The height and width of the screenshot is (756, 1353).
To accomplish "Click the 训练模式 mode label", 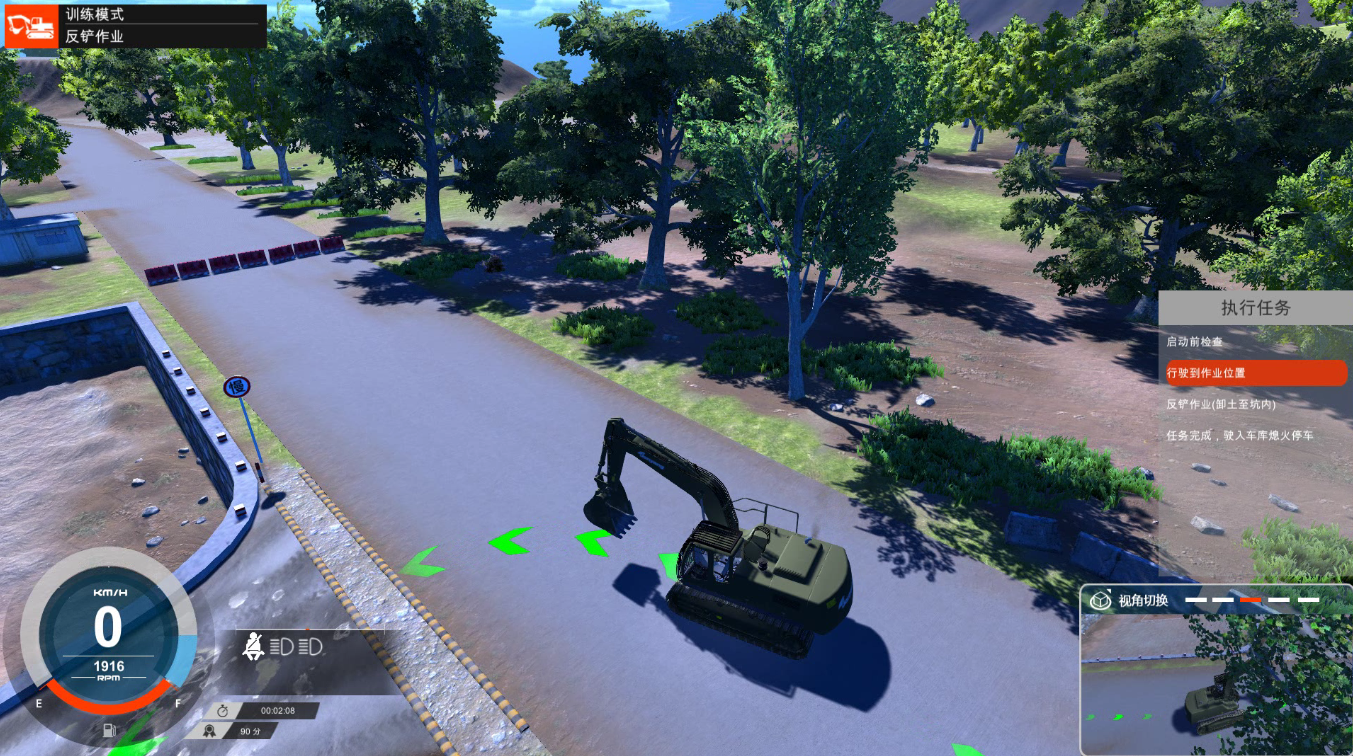I will pyautogui.click(x=95, y=15).
